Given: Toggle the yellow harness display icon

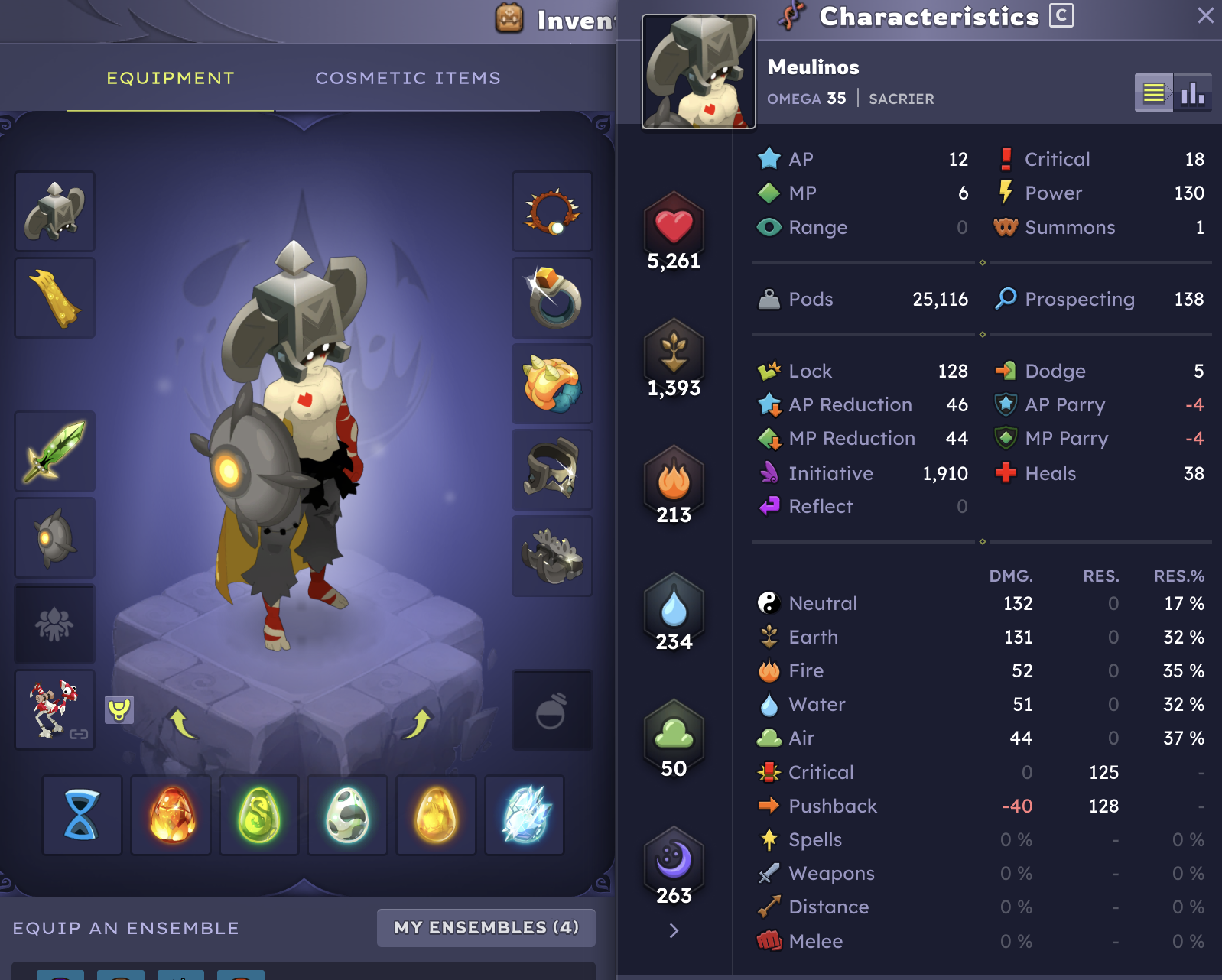Looking at the screenshot, I should pos(120,710).
